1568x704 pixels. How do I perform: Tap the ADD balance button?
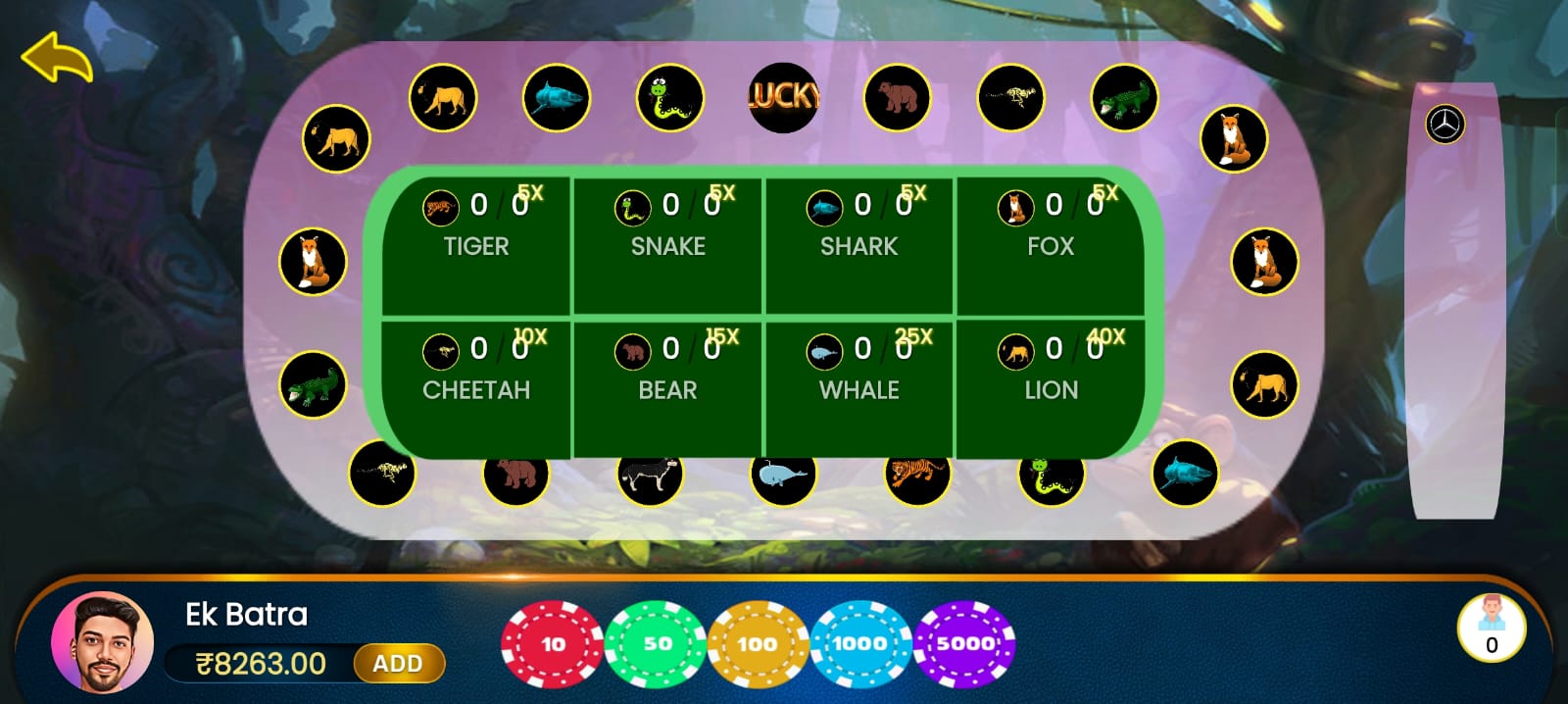[x=398, y=664]
